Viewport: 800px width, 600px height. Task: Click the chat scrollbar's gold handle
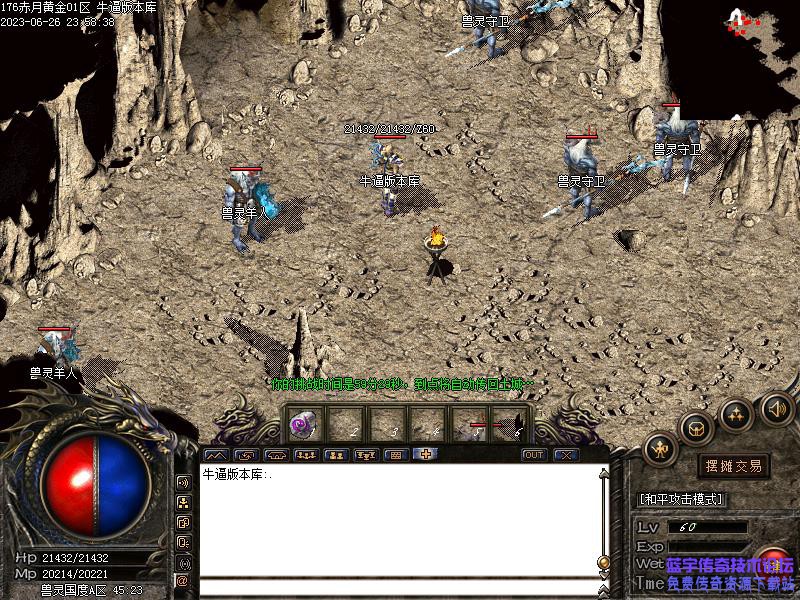pyautogui.click(x=604, y=563)
